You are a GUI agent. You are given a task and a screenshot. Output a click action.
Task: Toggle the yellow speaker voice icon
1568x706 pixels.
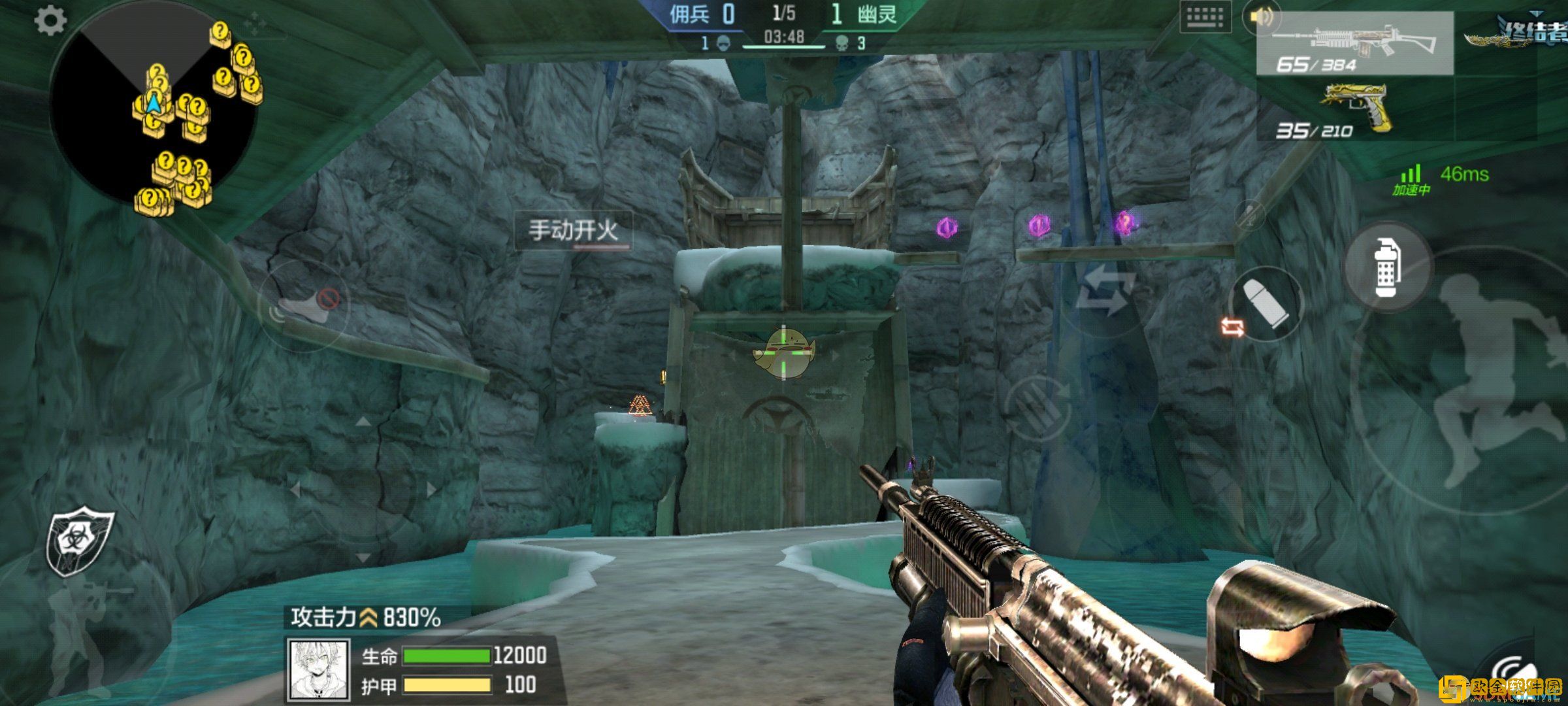coord(1261,18)
